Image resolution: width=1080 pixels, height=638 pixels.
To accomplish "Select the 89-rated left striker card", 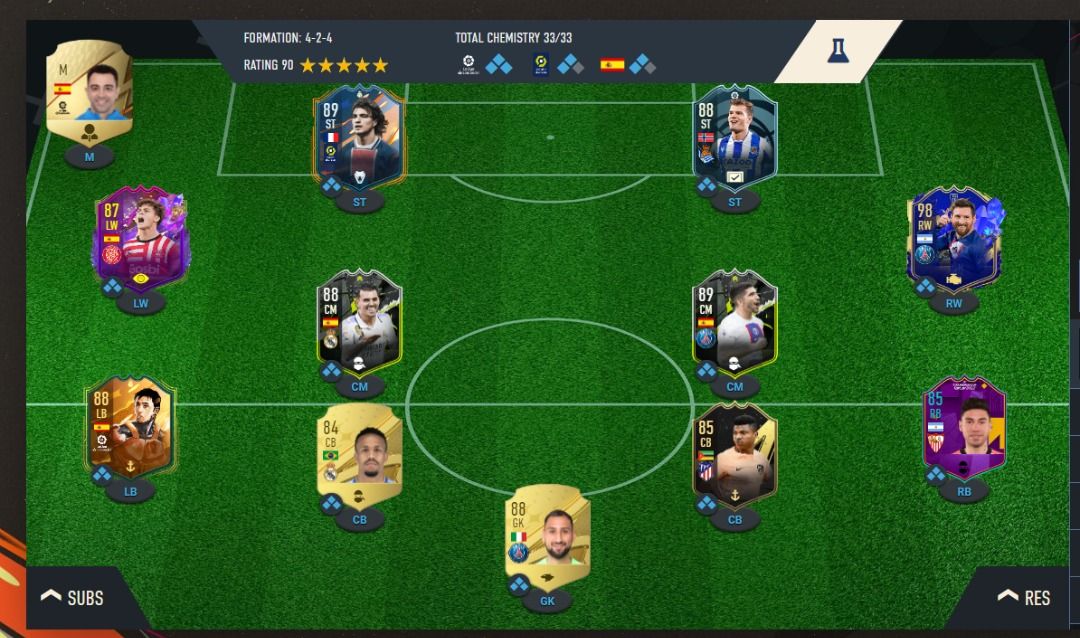I will coord(359,137).
